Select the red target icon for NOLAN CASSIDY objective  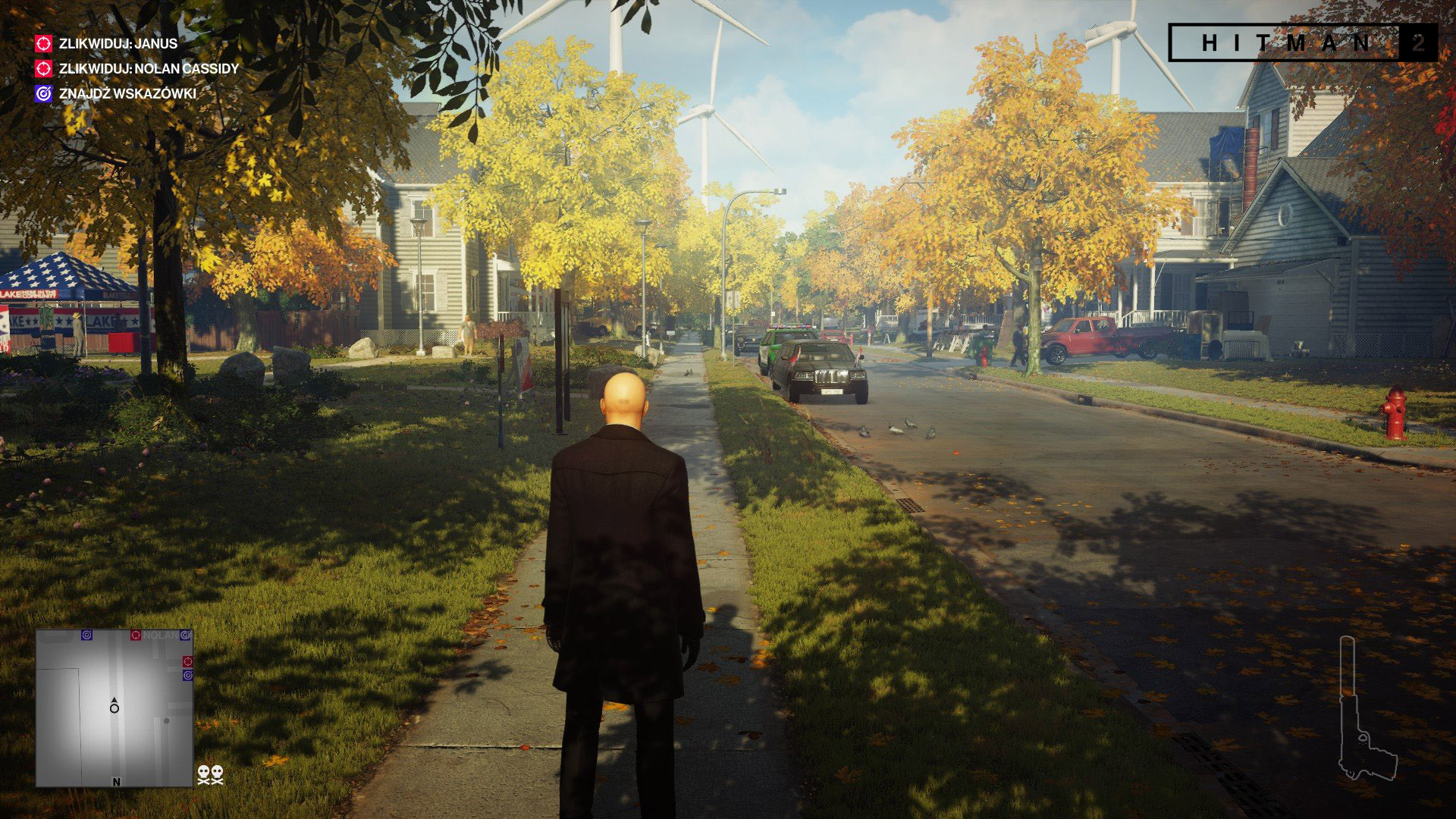click(x=43, y=68)
